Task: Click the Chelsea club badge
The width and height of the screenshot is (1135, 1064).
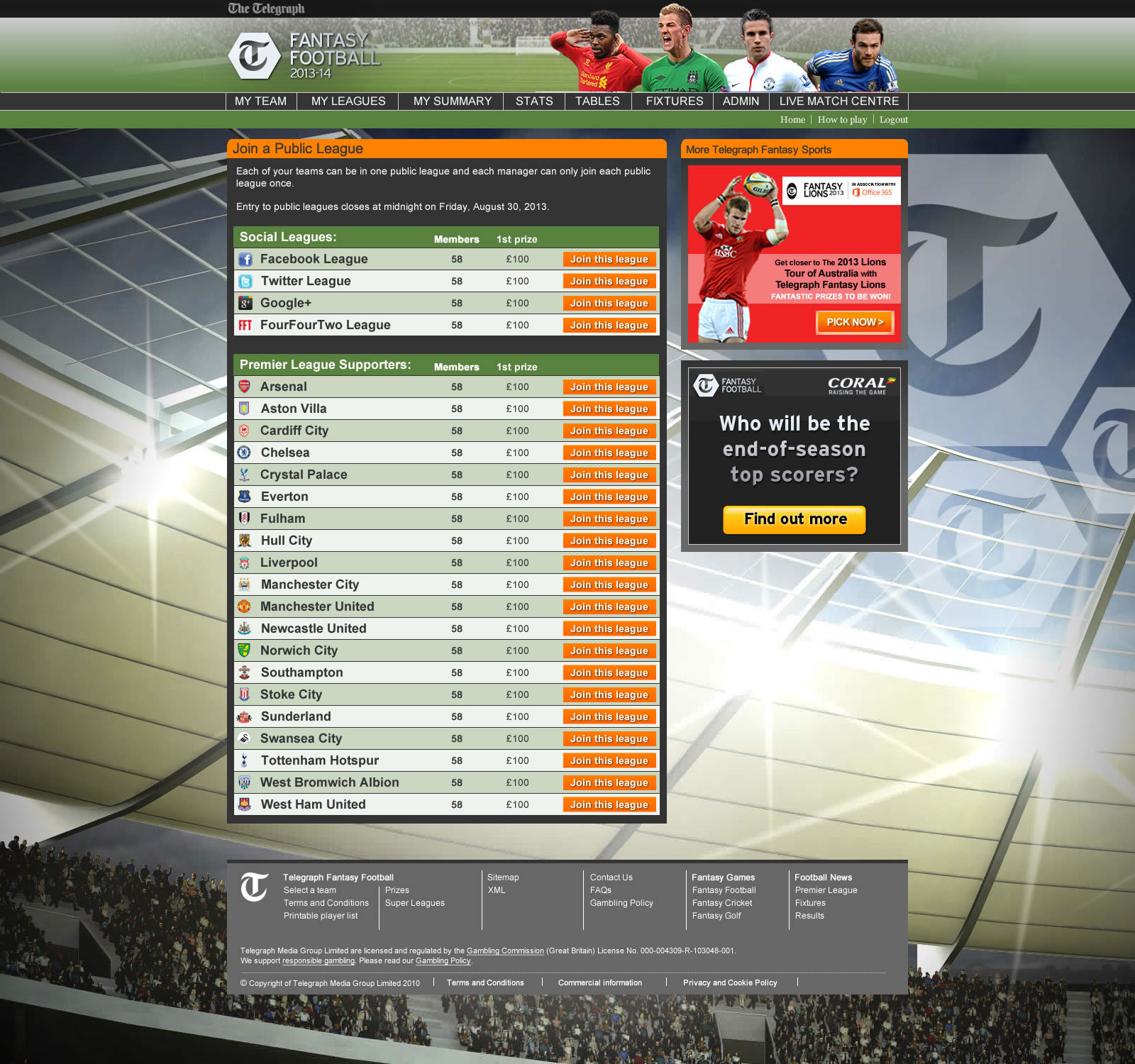Action: point(245,453)
